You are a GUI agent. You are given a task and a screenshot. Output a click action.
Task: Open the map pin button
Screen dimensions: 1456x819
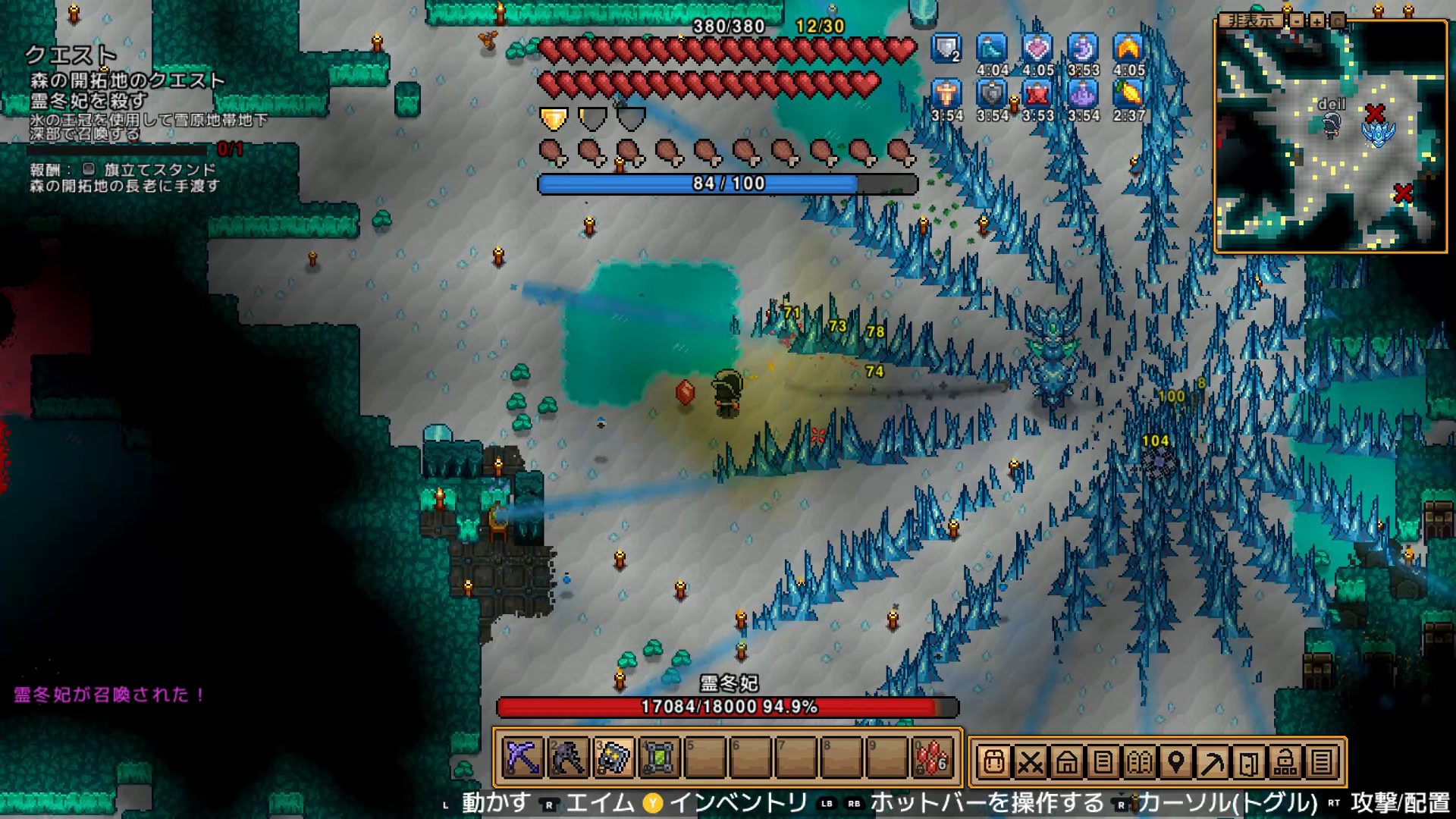click(x=1175, y=762)
